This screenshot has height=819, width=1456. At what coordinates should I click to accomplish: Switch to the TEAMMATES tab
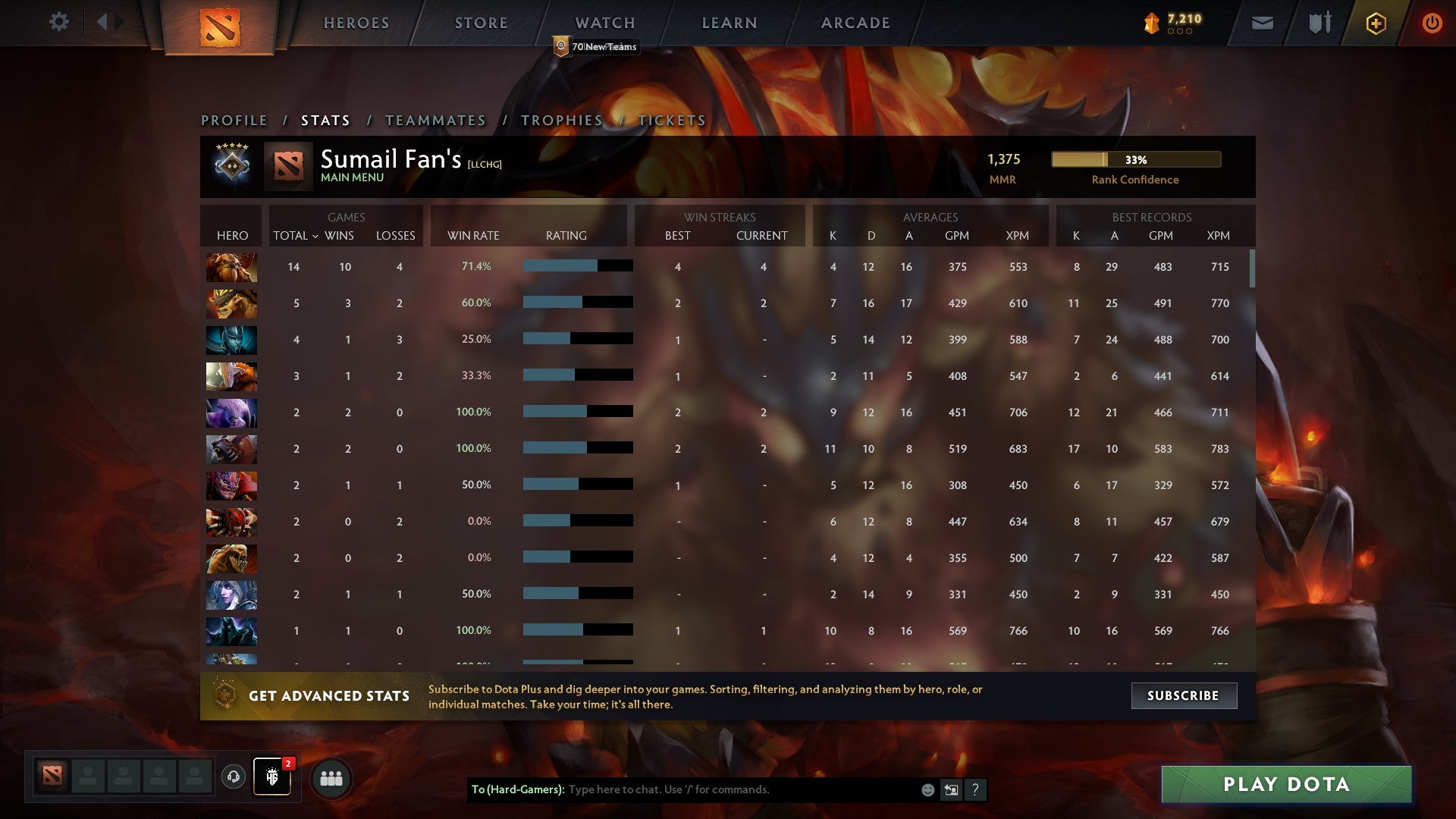pos(435,120)
